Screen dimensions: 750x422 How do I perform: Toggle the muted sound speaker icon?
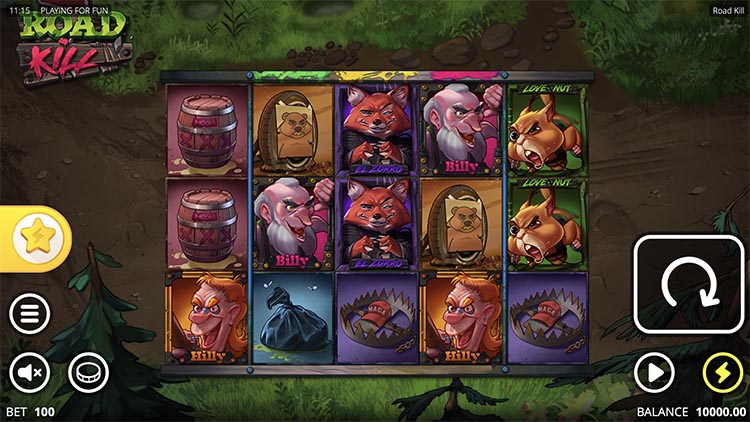[30, 374]
